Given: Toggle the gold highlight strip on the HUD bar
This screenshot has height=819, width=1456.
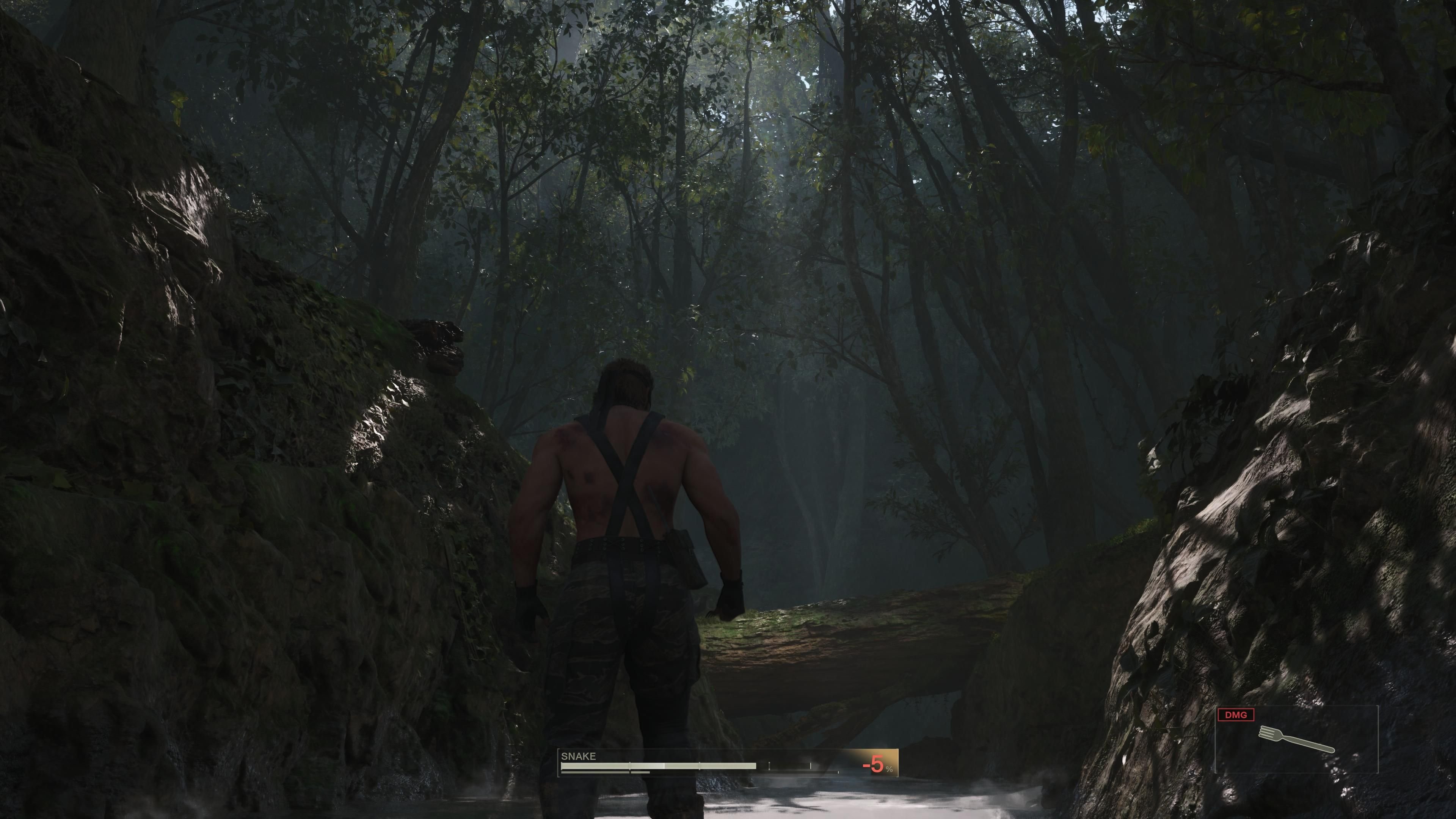Looking at the screenshot, I should pyautogui.click(x=862, y=758).
